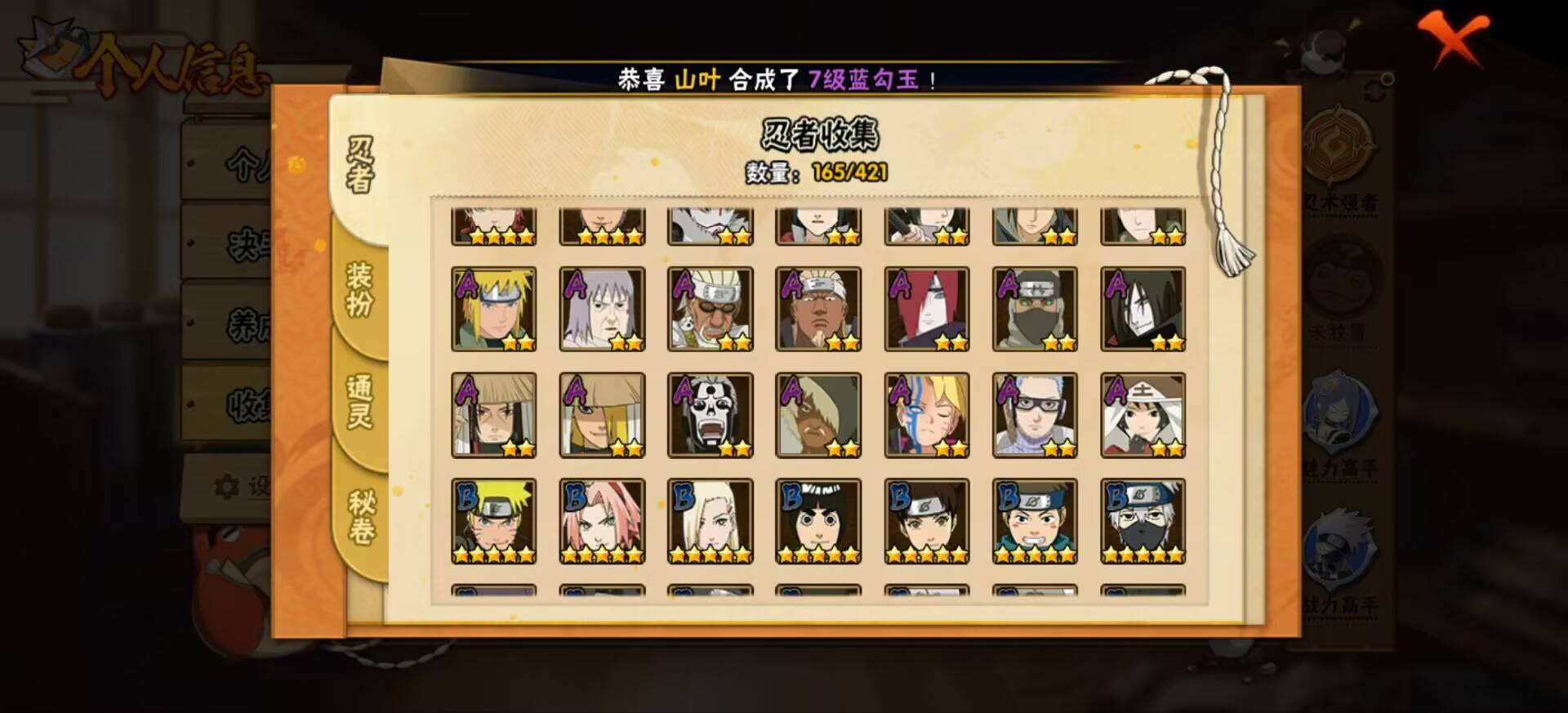1568x713 pixels.
Task: Select the Minato character portrait
Action: pos(492,309)
